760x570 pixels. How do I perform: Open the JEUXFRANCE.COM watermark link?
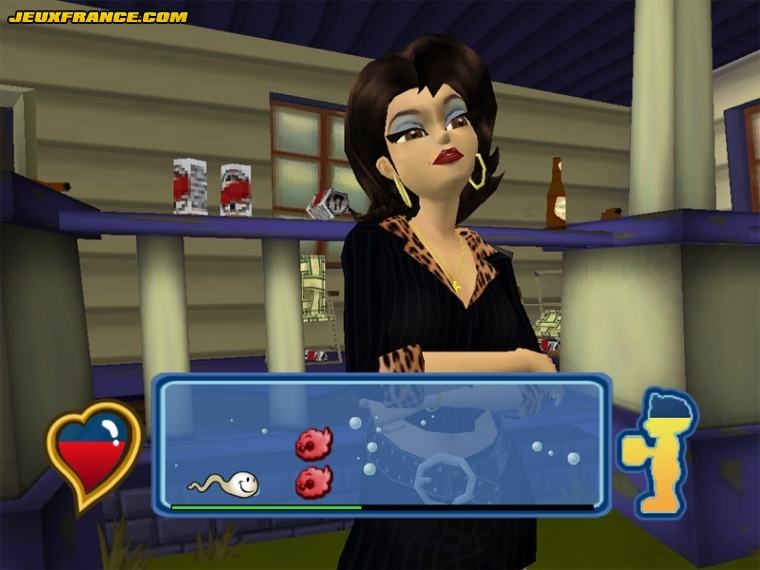click(98, 16)
